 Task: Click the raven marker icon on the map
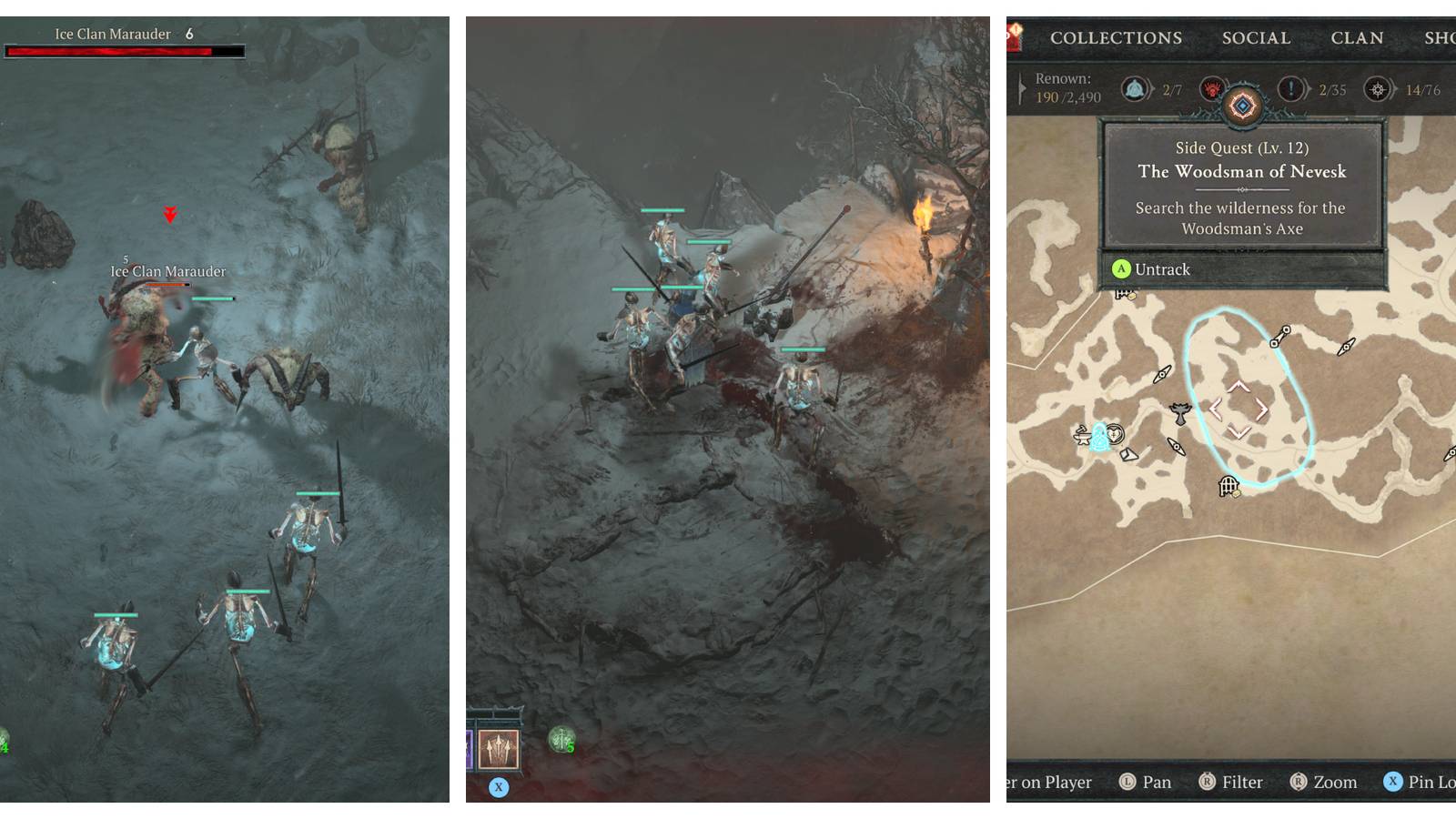[x=1179, y=412]
